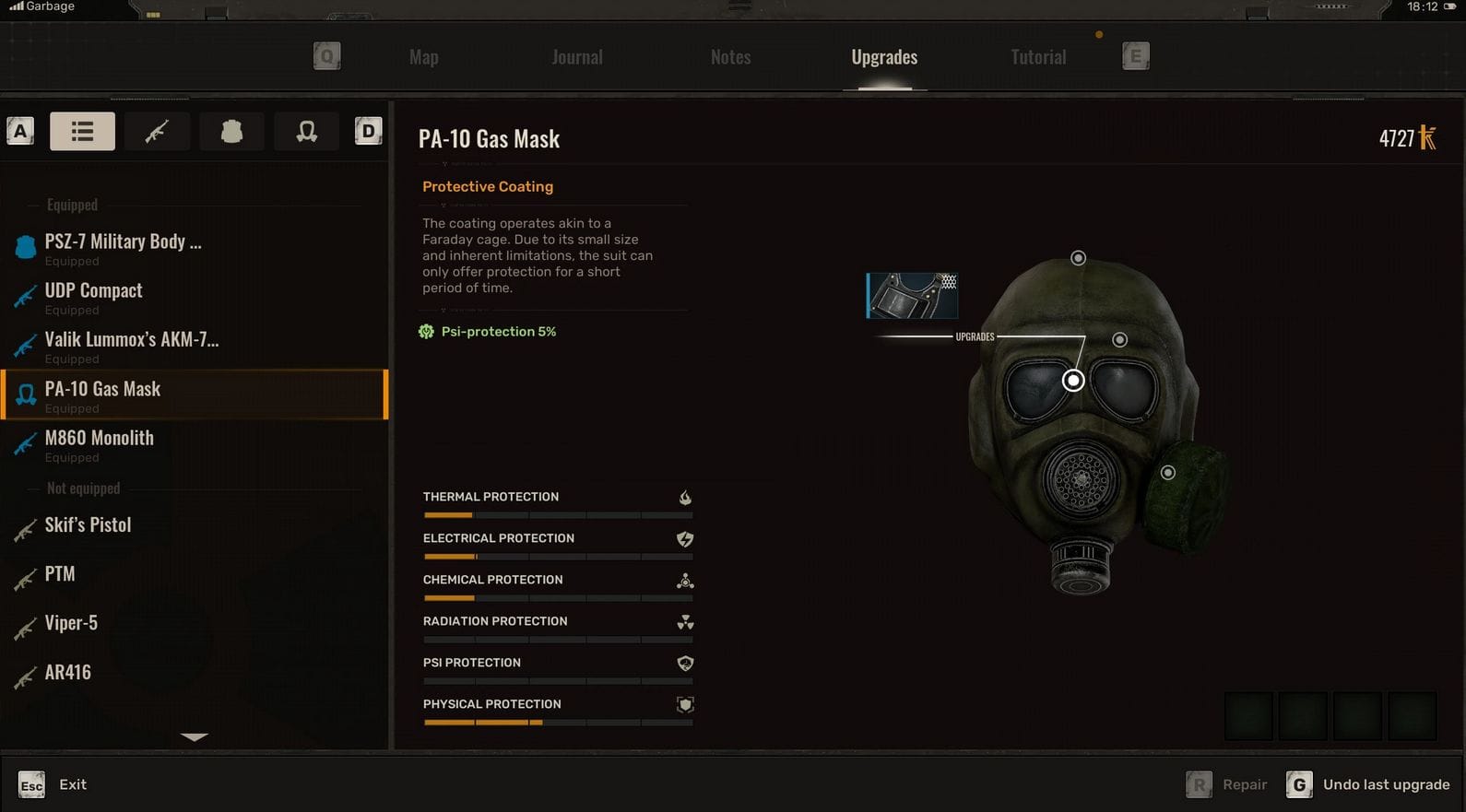
Task: Filter list by weapons rifle icon
Action: 157,132
